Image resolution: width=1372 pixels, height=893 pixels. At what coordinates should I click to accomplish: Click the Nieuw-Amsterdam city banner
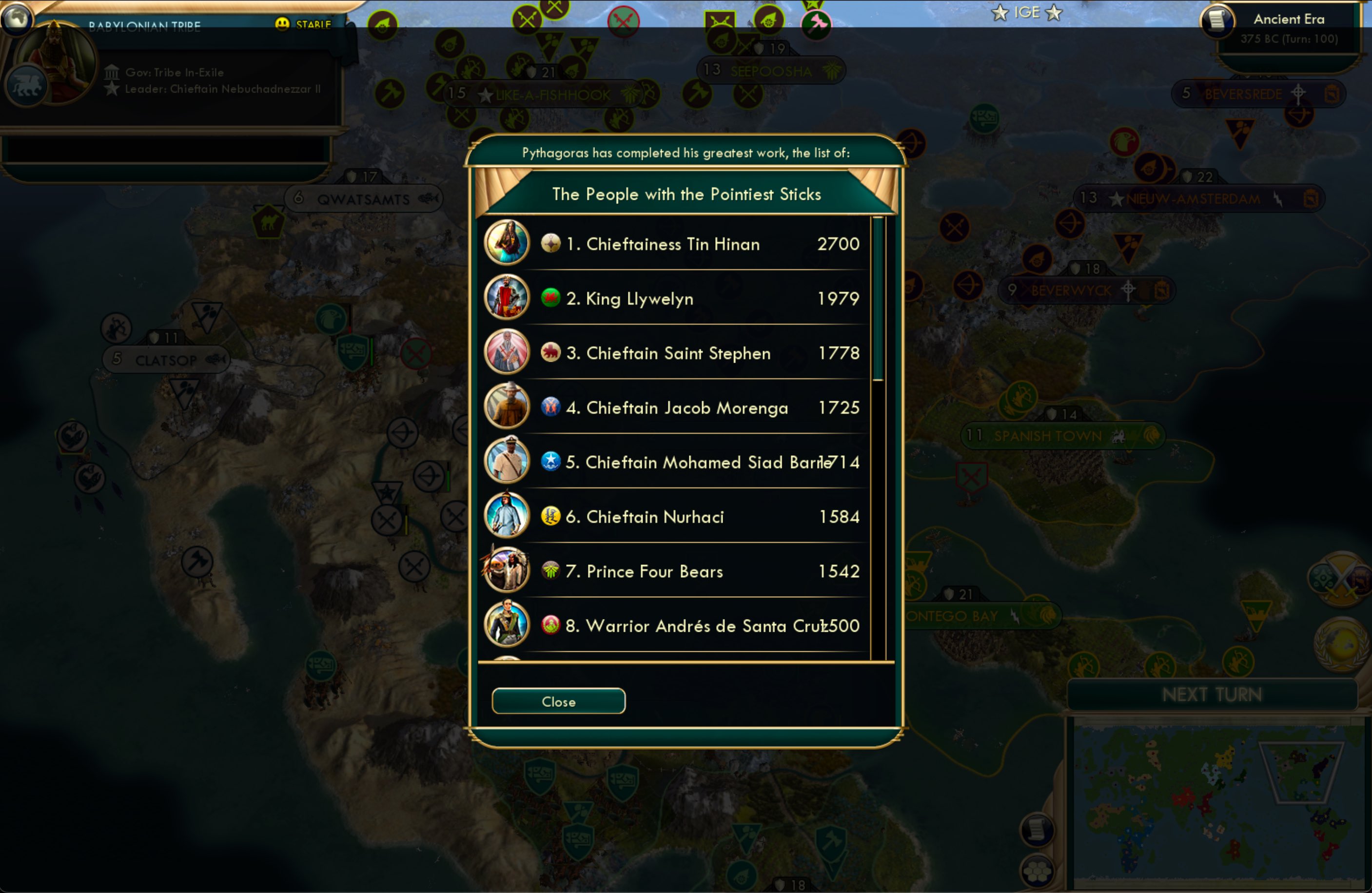(x=1193, y=199)
